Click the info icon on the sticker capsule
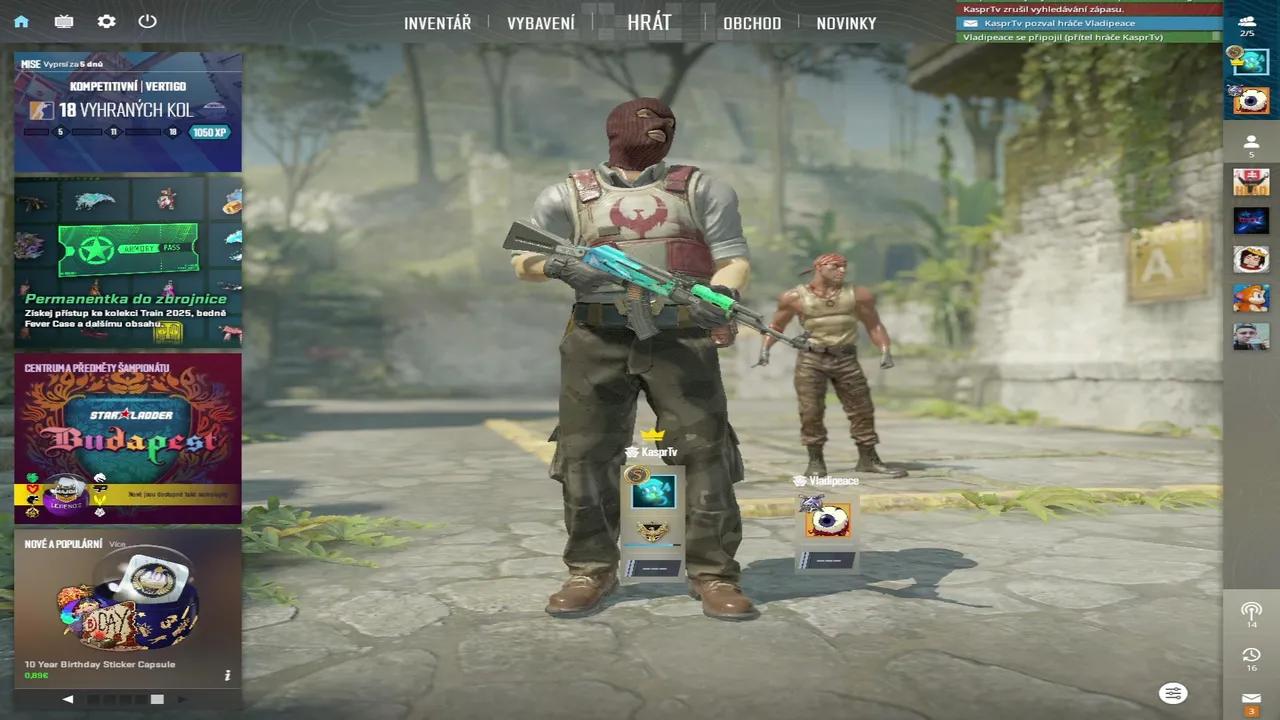This screenshot has height=720, width=1280. (x=227, y=675)
